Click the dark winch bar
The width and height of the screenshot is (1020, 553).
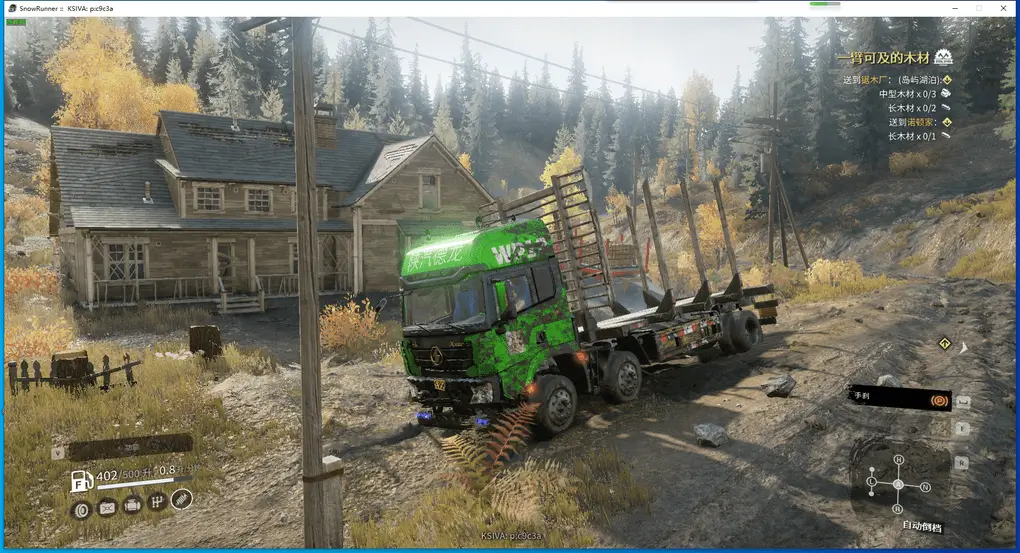[x=131, y=447]
